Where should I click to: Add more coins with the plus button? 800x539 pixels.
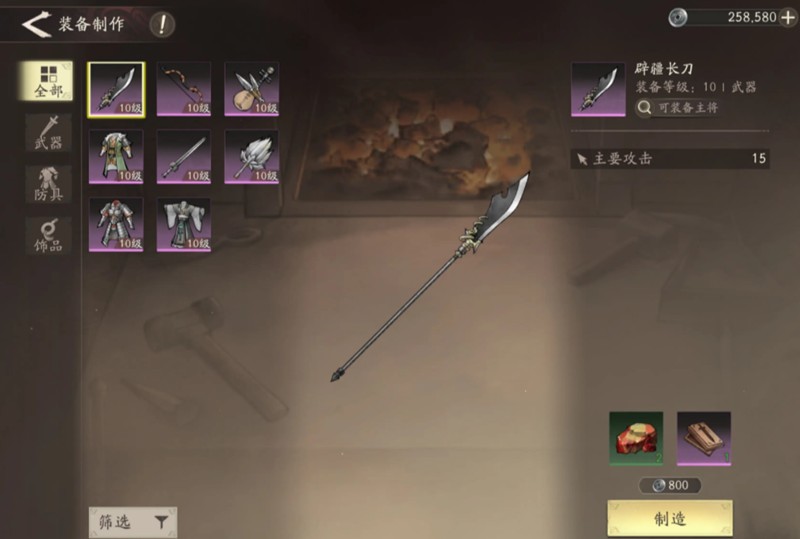(788, 17)
